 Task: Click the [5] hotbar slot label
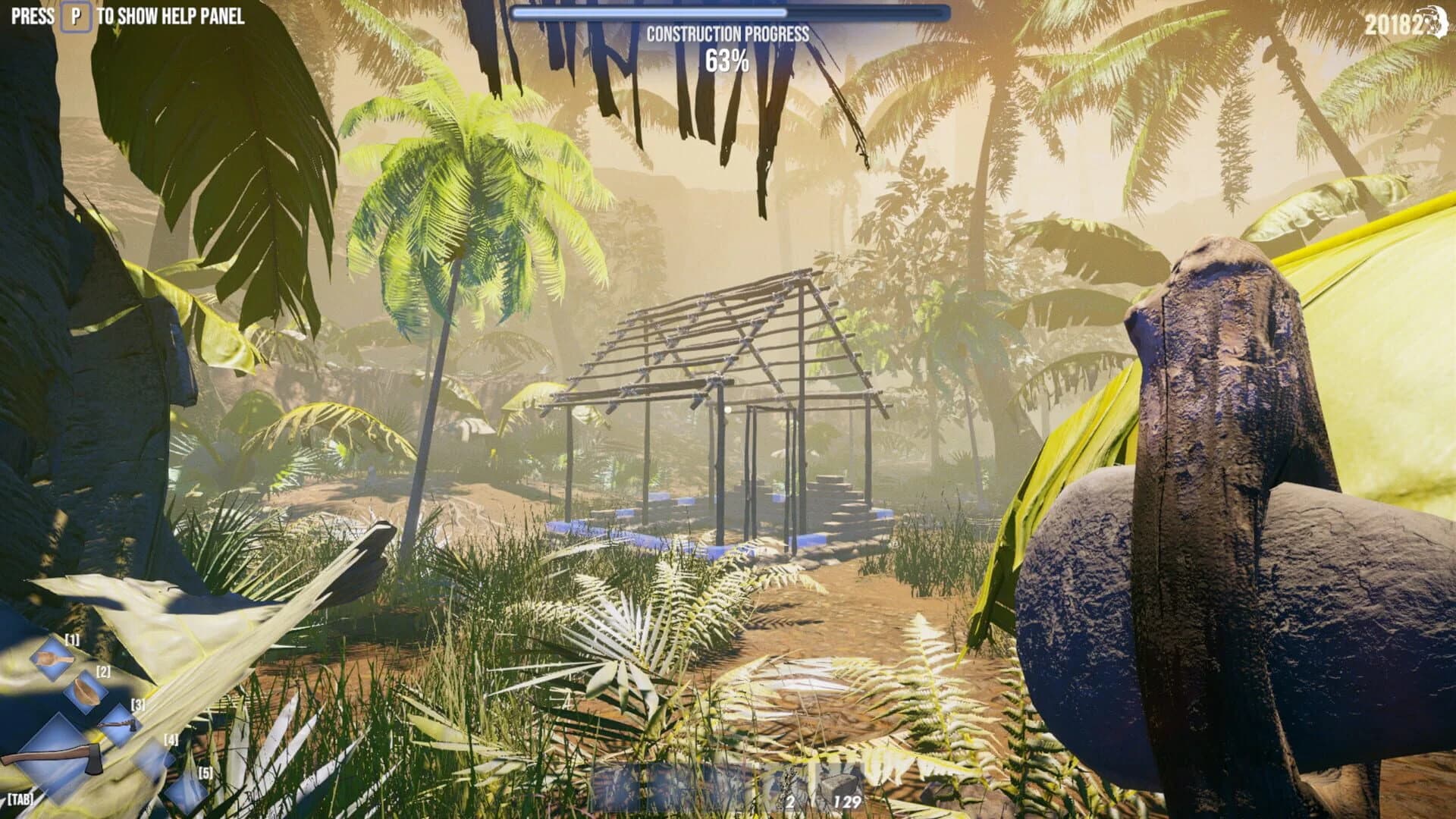click(206, 773)
